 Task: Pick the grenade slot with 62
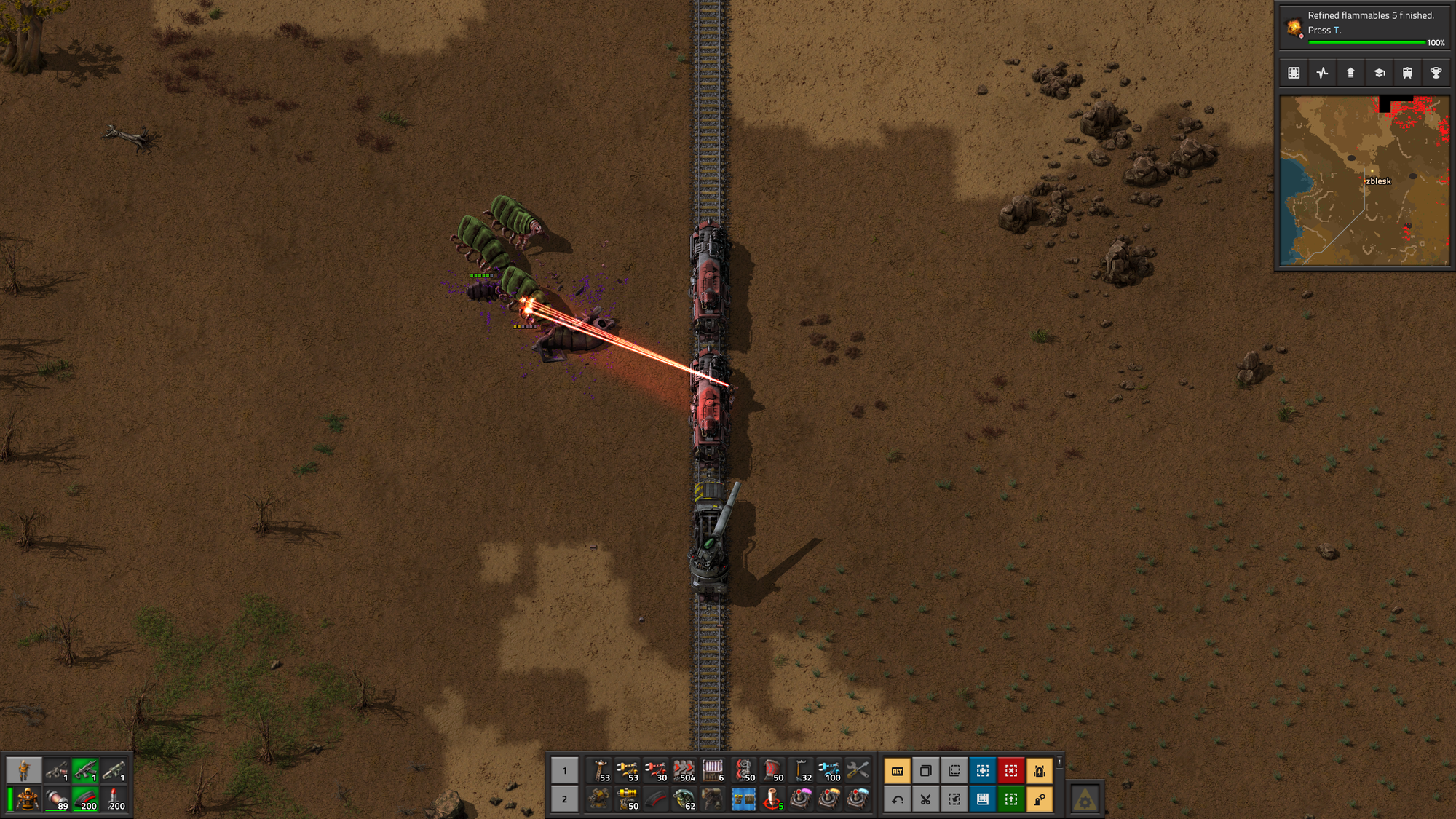click(684, 799)
